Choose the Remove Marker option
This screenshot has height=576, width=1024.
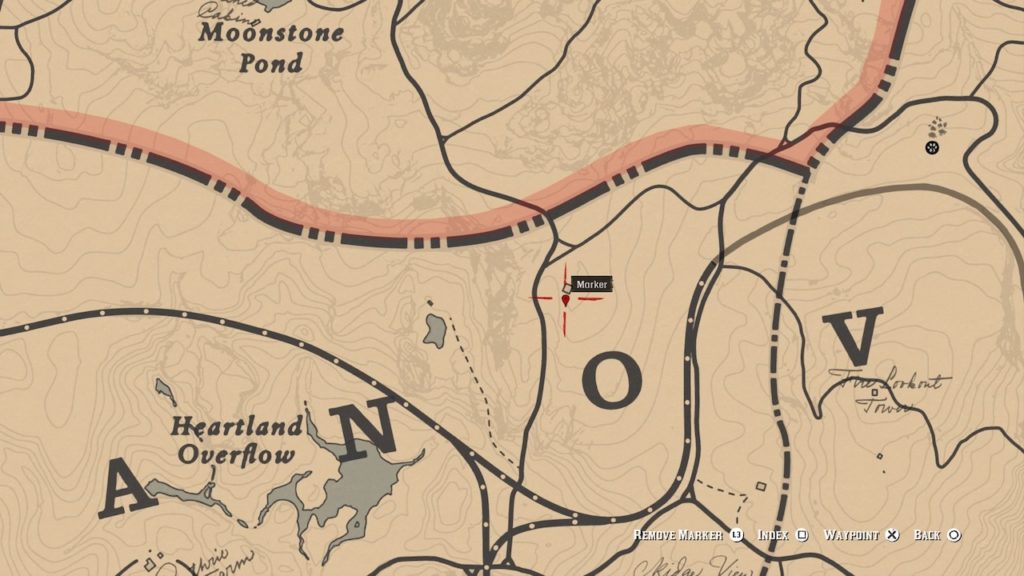point(688,536)
